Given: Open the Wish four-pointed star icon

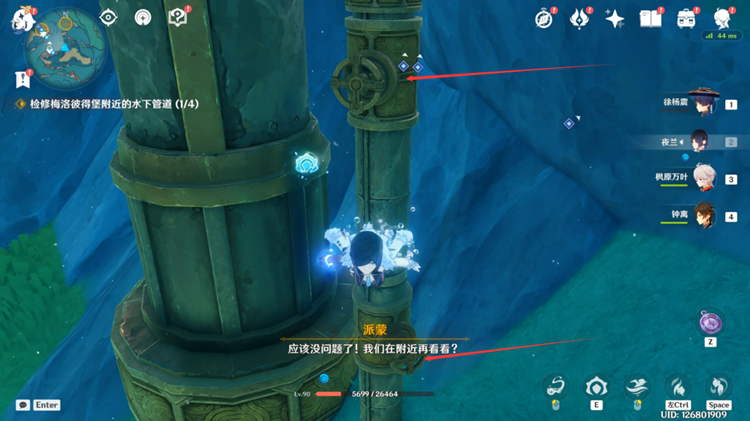Looking at the screenshot, I should [615, 19].
